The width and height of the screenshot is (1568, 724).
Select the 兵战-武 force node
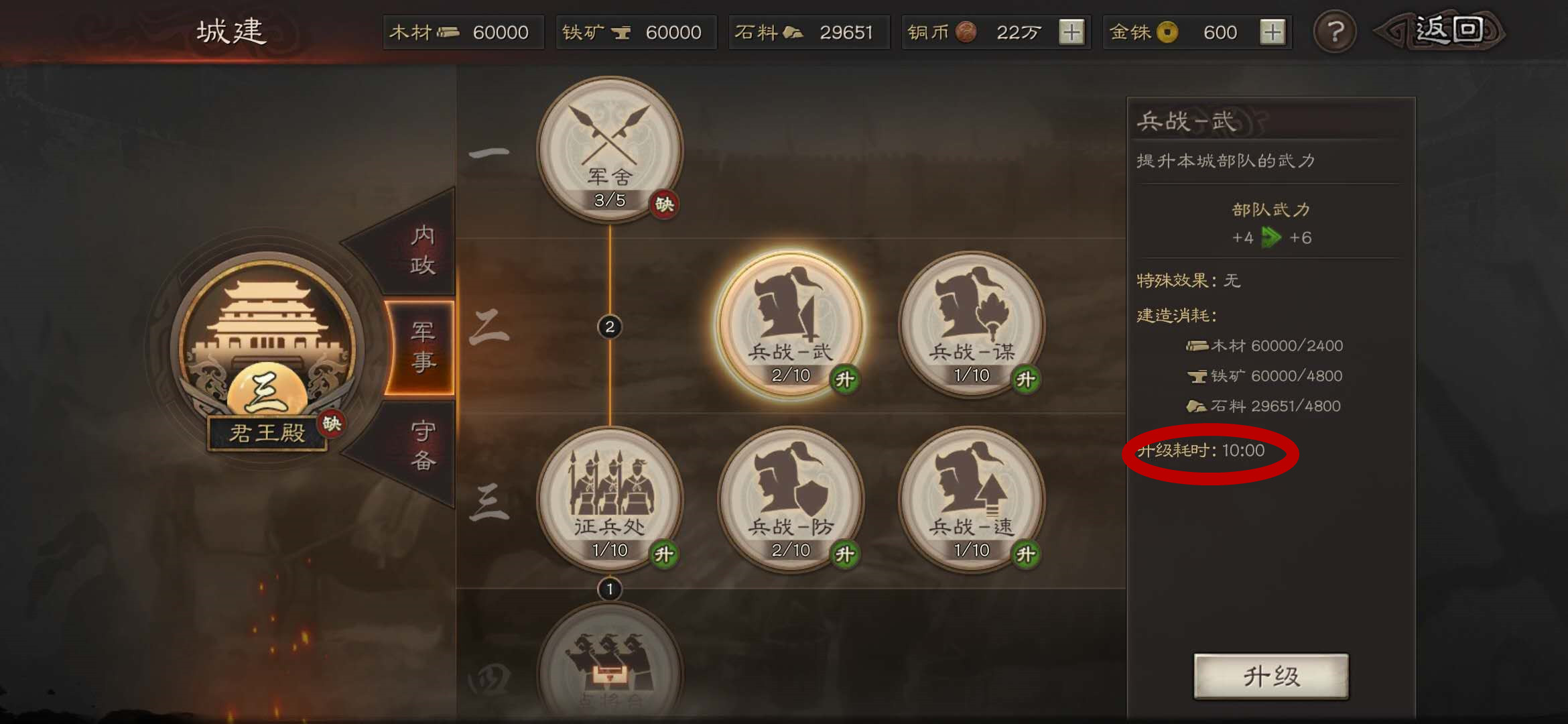point(791,324)
